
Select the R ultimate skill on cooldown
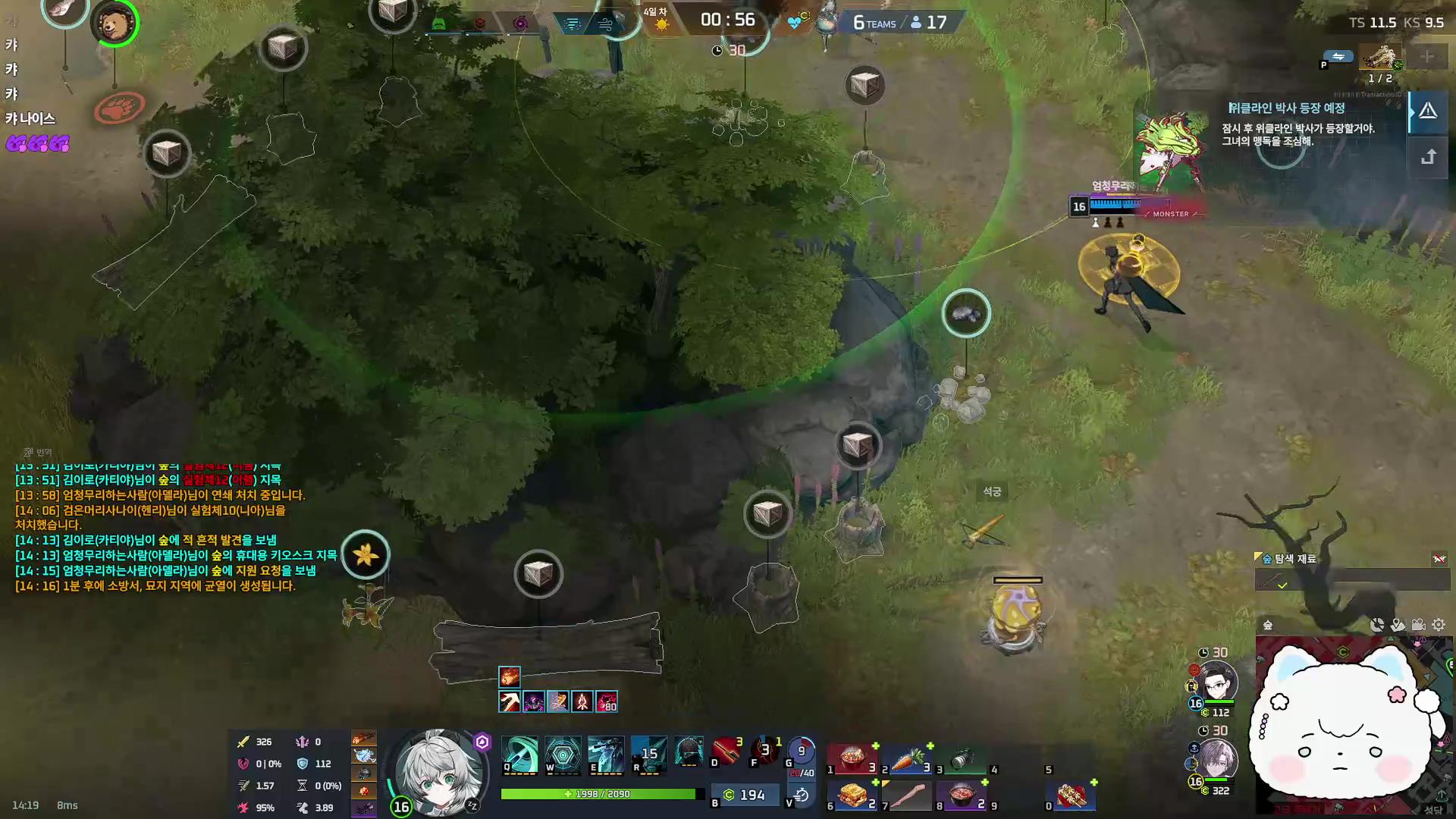[x=649, y=755]
